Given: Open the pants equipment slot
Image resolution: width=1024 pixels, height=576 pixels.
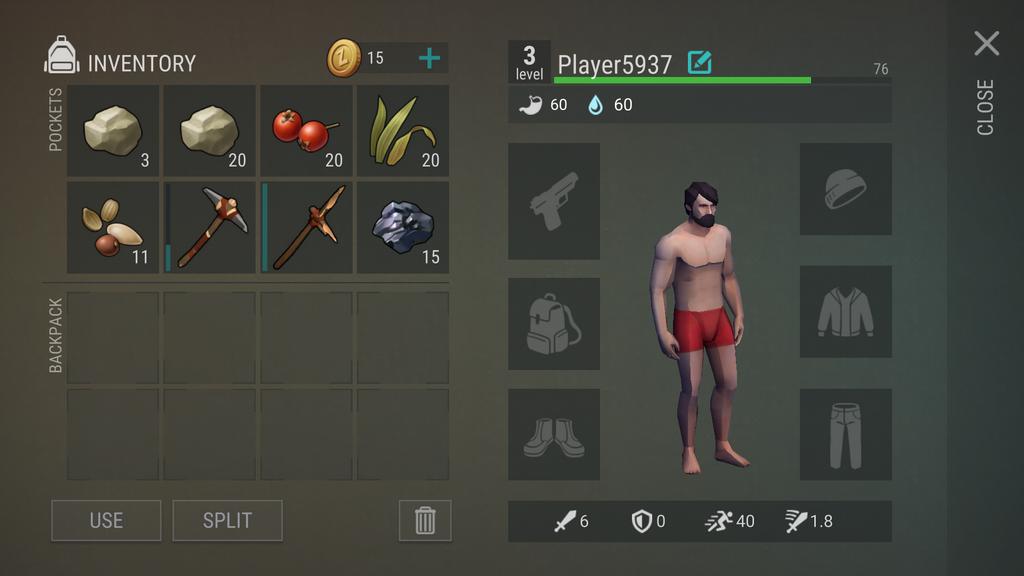Looking at the screenshot, I should [x=845, y=435].
